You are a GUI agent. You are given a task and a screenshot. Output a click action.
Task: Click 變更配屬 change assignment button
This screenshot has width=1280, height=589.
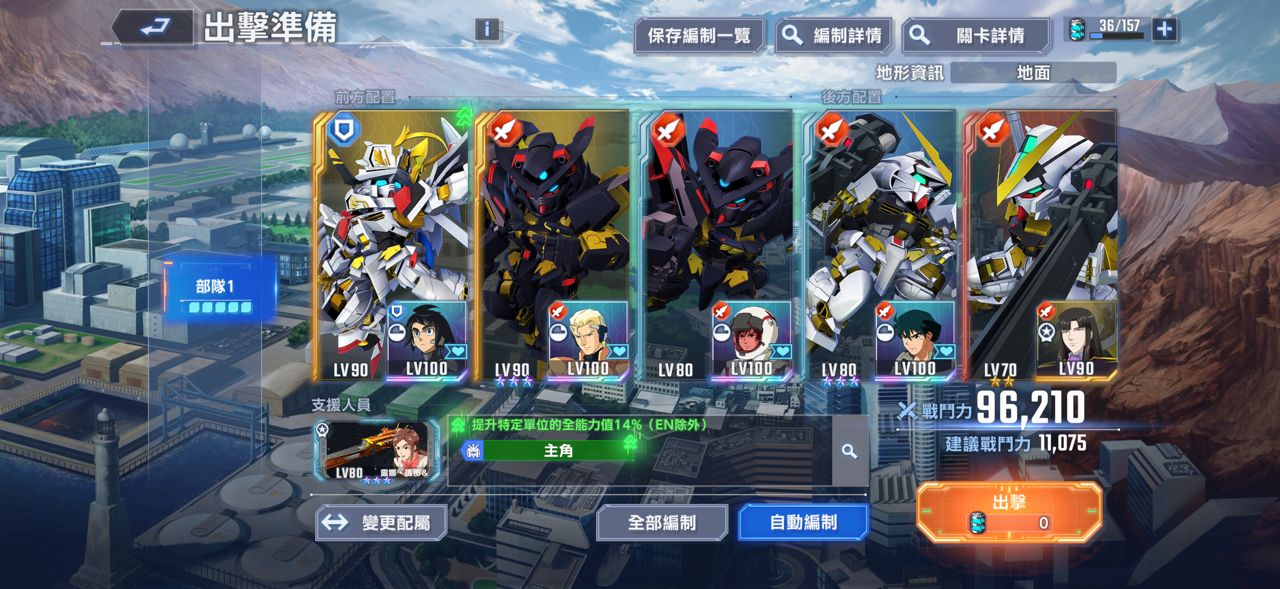pyautogui.click(x=381, y=523)
